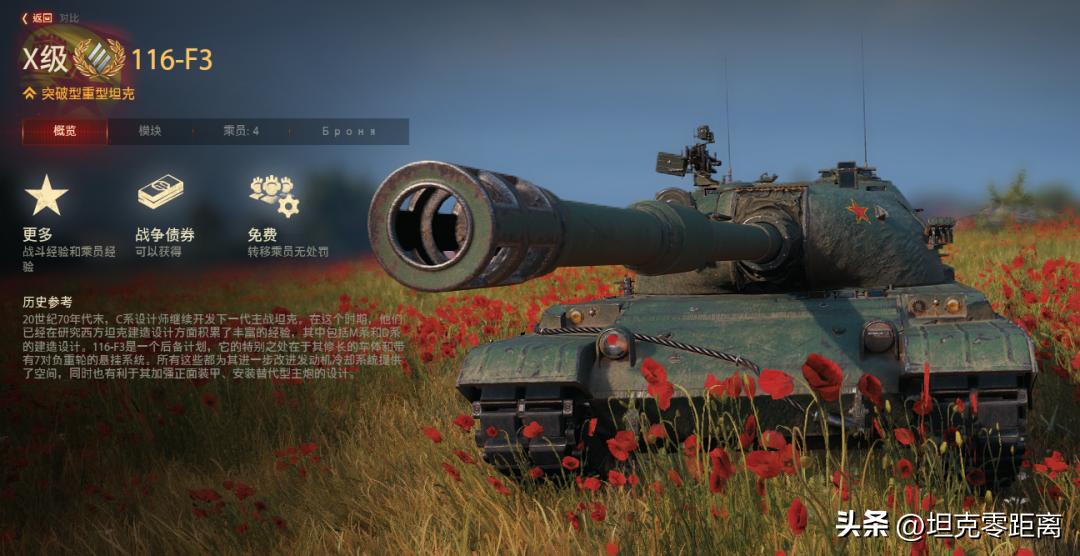Go back with the 返回 button
Viewport: 1080px width, 556px height.
[38, 17]
